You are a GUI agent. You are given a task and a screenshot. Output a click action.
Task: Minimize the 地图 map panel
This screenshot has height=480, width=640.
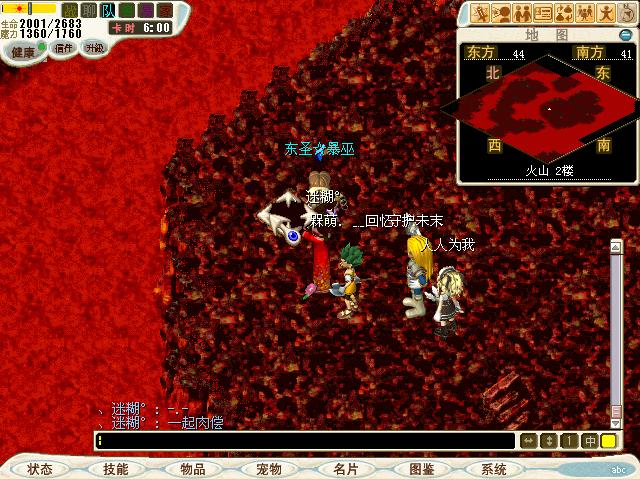point(626,36)
